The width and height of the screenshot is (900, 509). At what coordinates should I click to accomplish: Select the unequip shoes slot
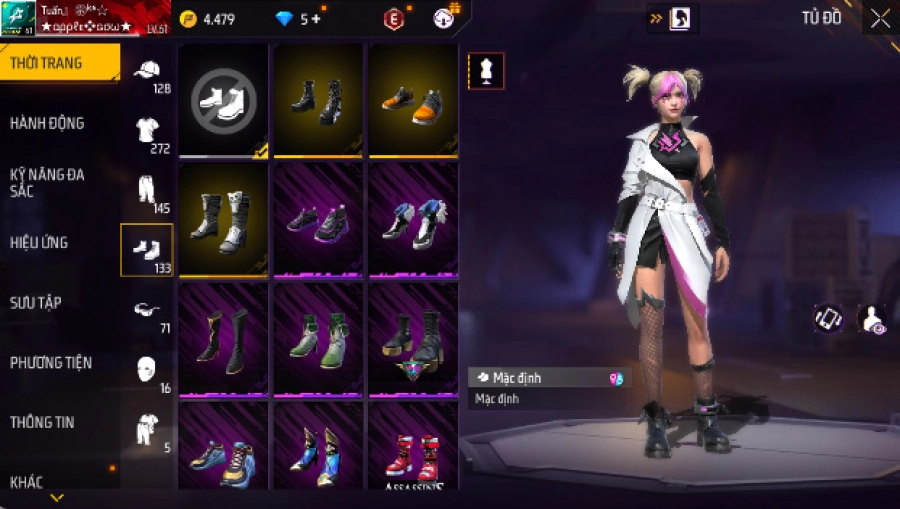click(223, 98)
